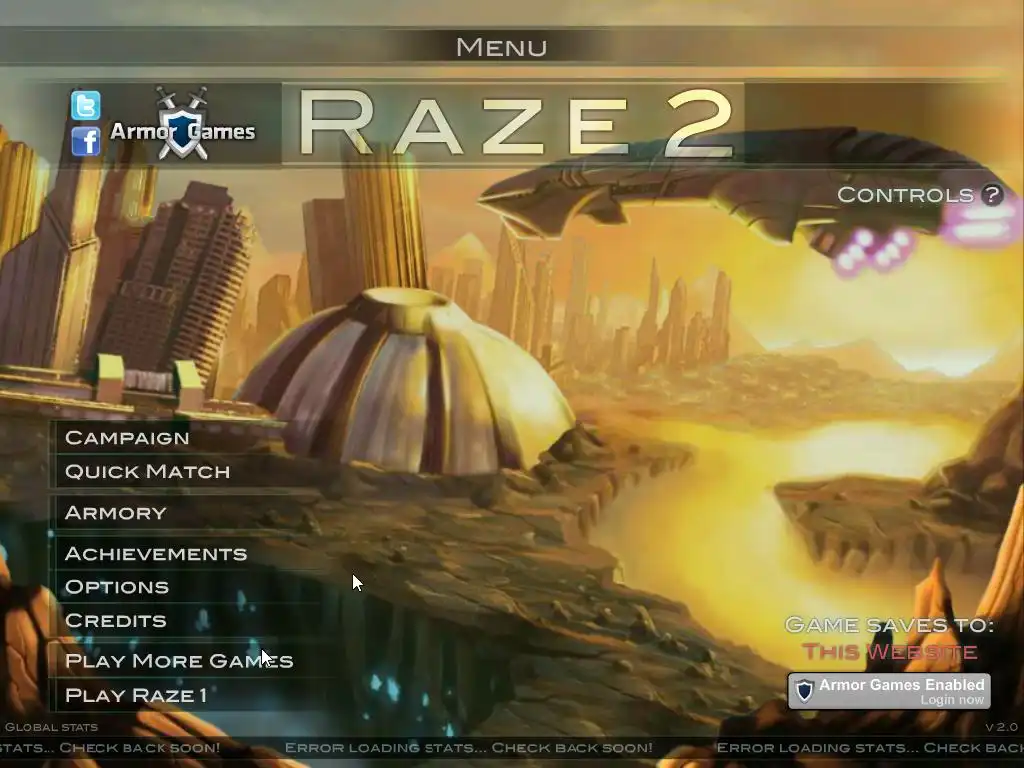This screenshot has height=768, width=1024.
Task: Start a Quick Match
Action: pyautogui.click(x=147, y=472)
